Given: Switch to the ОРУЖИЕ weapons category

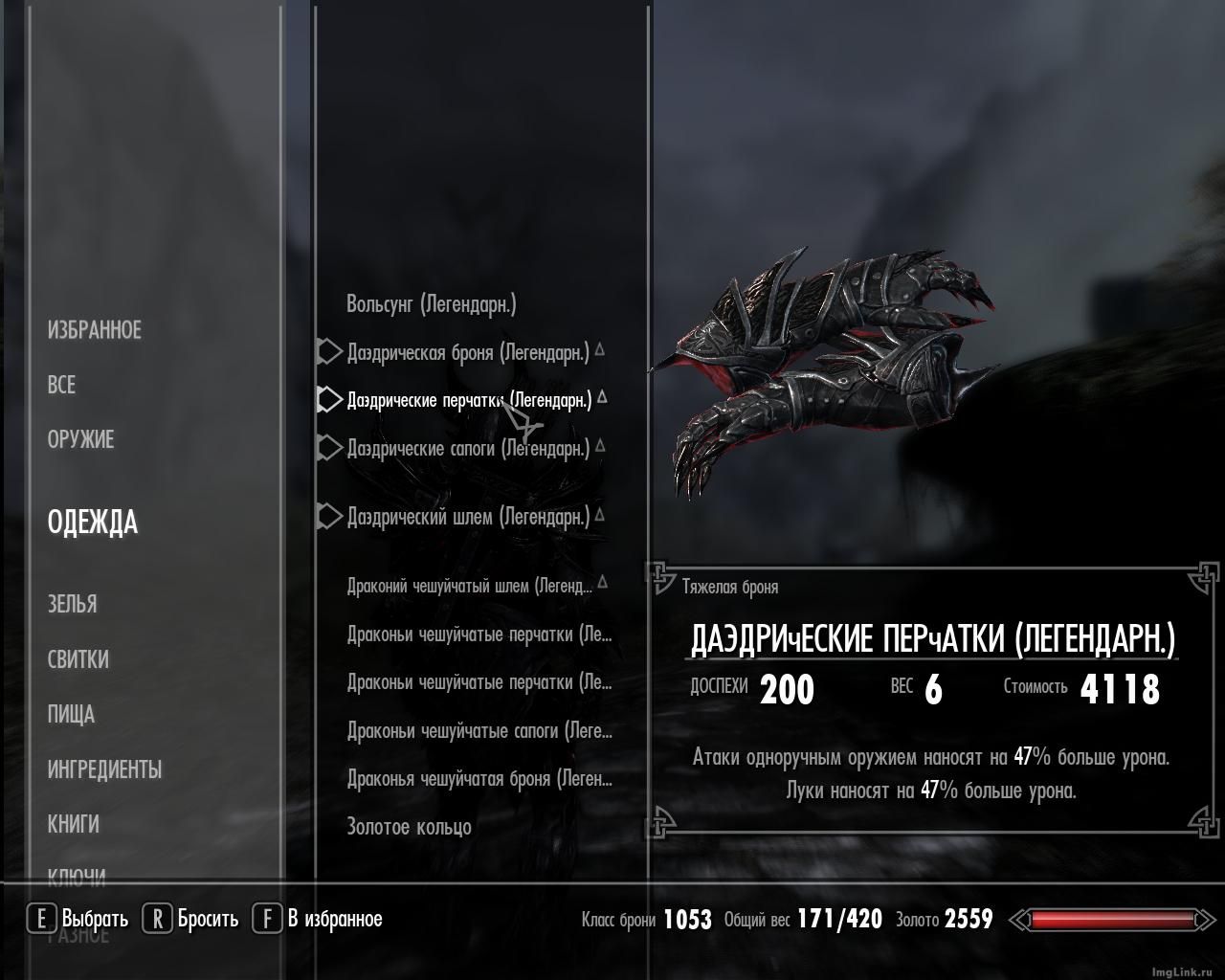Looking at the screenshot, I should (x=81, y=439).
